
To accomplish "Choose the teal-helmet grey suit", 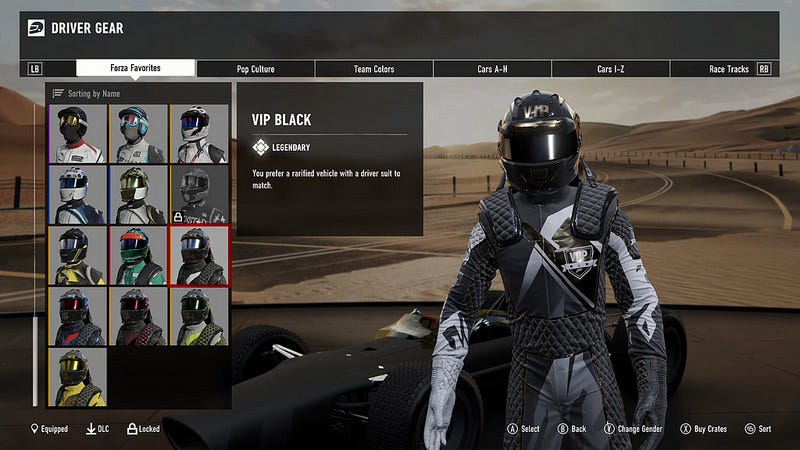I will tap(138, 133).
